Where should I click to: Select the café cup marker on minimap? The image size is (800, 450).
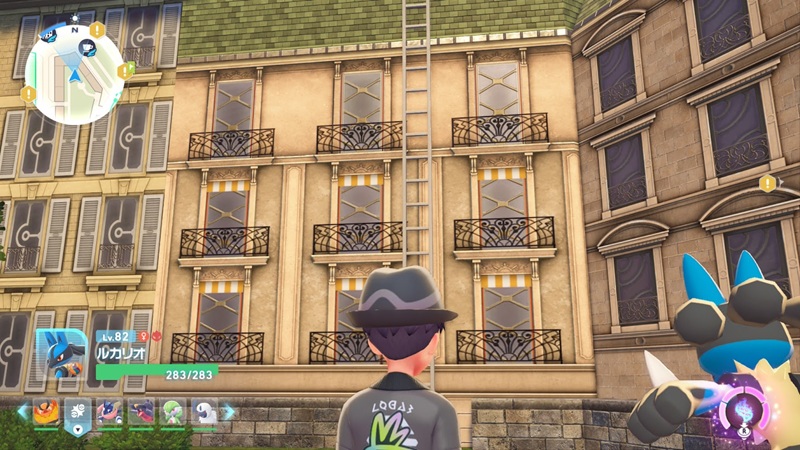(88, 48)
